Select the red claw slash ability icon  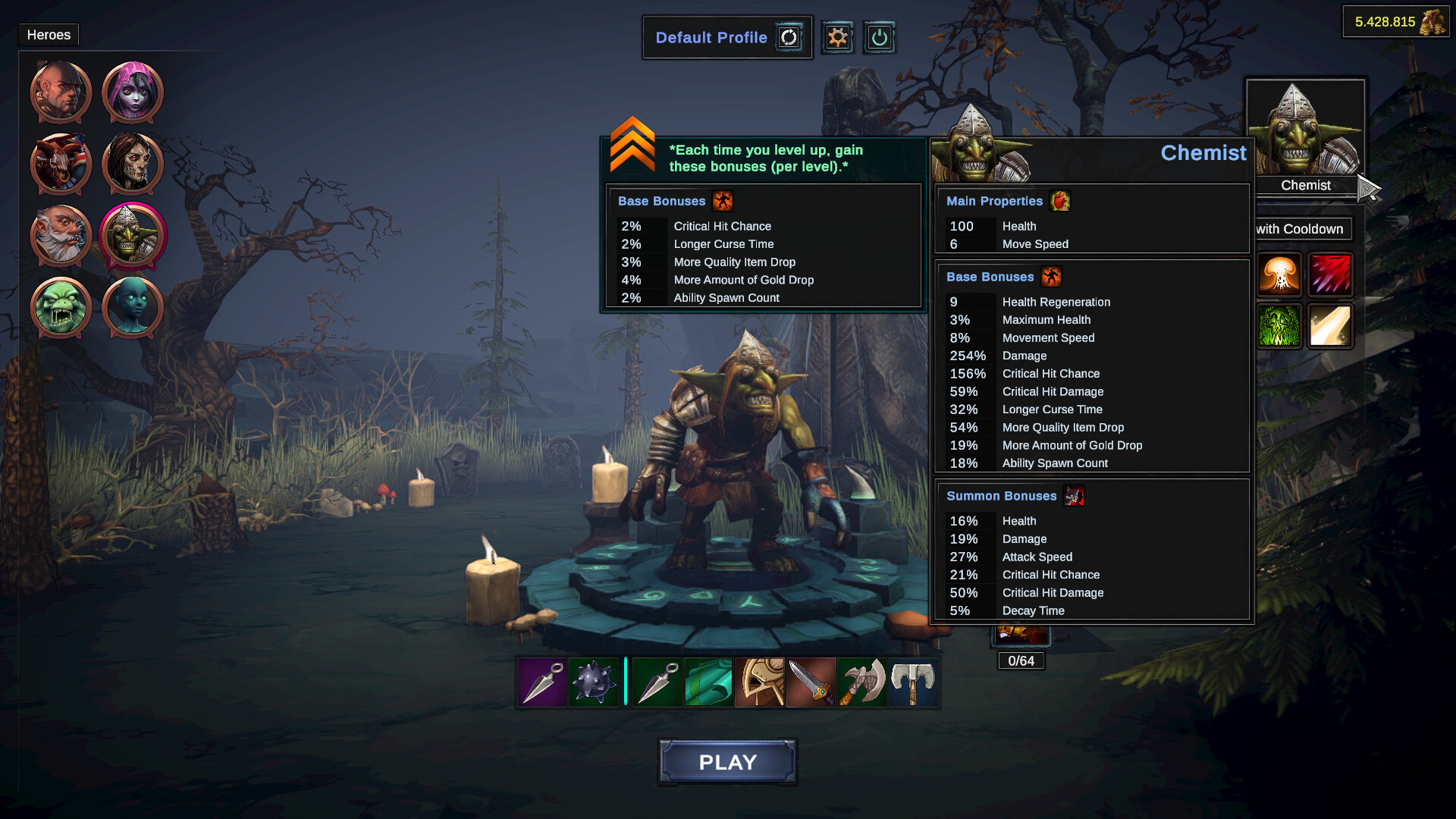point(1332,275)
